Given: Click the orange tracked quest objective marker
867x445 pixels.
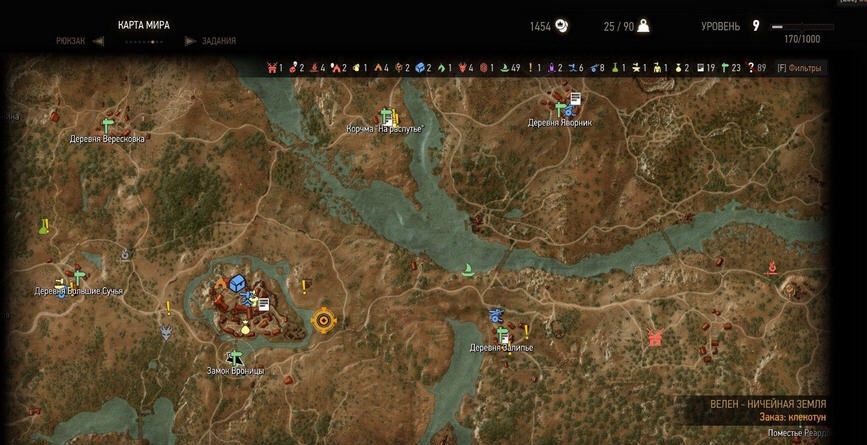Looking at the screenshot, I should [323, 320].
